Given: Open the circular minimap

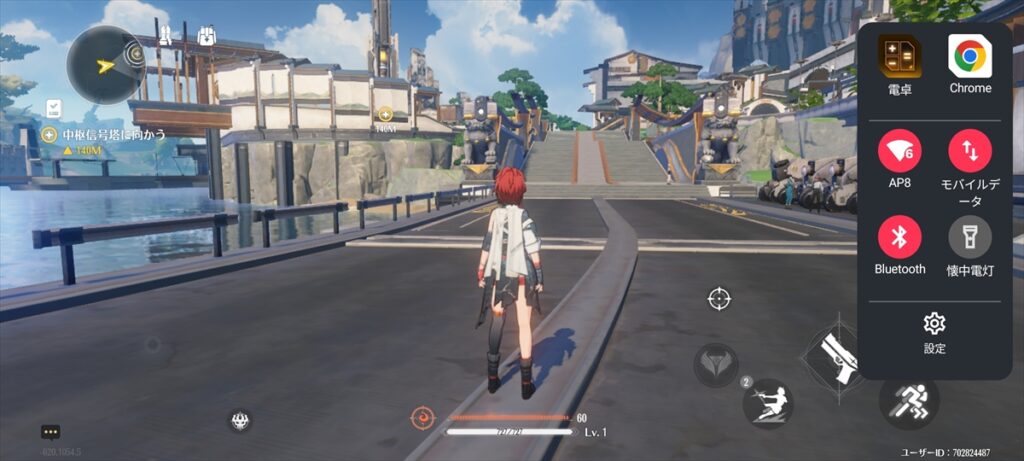Looking at the screenshot, I should 106,66.
